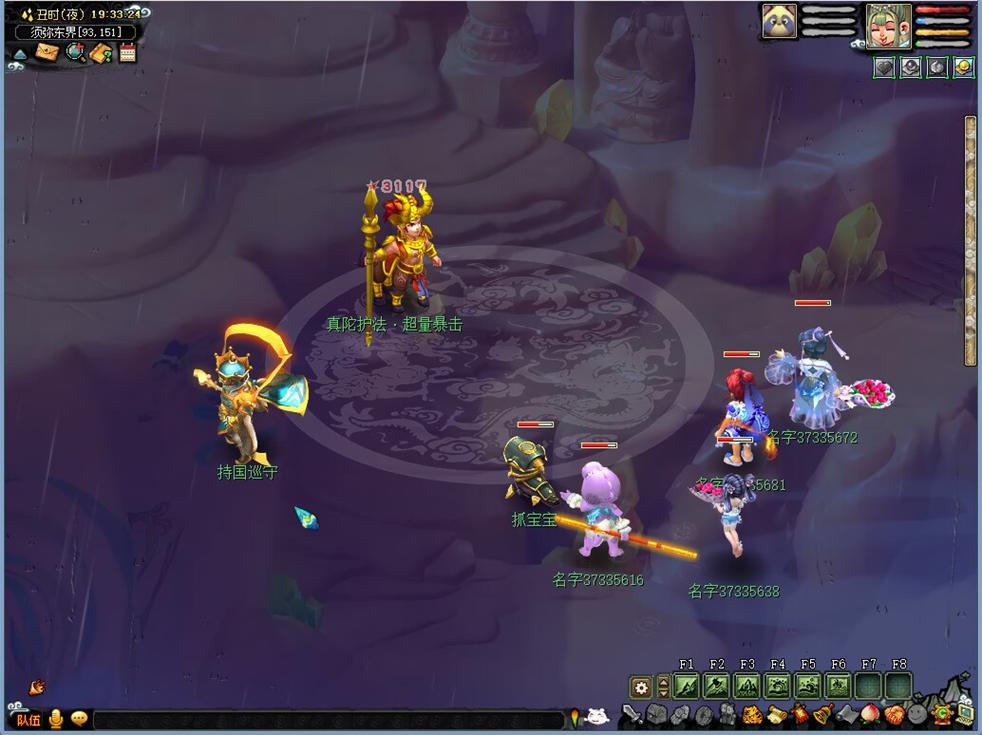This screenshot has width=982, height=735.
Task: Click the chat text input bar
Action: 330,719
